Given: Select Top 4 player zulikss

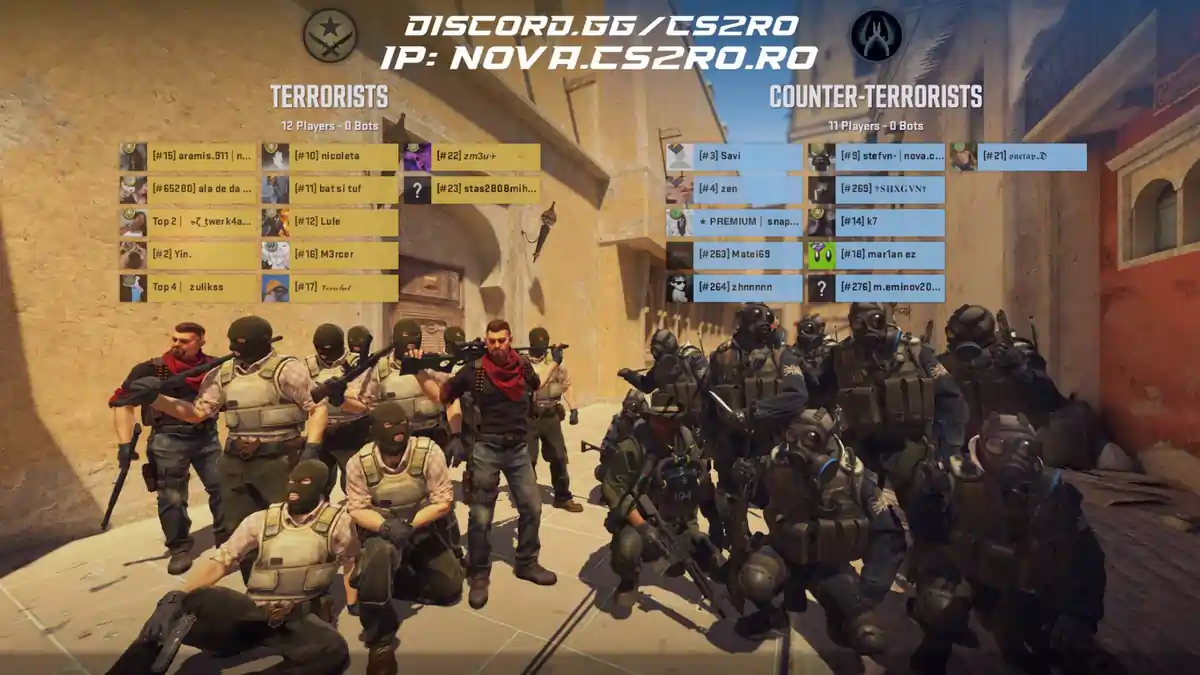Looking at the screenshot, I should (x=189, y=288).
